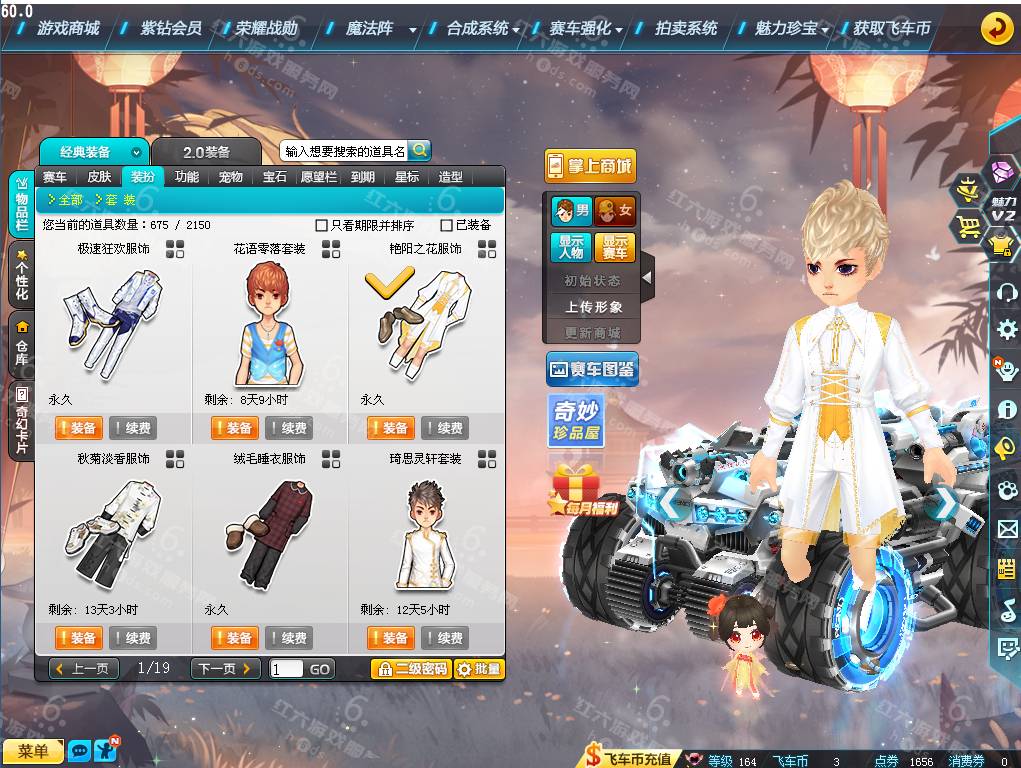Viewport: 1021px width, 768px height.
Task: Toggle the 已装备 equipped-only checkbox
Action: [x=447, y=225]
